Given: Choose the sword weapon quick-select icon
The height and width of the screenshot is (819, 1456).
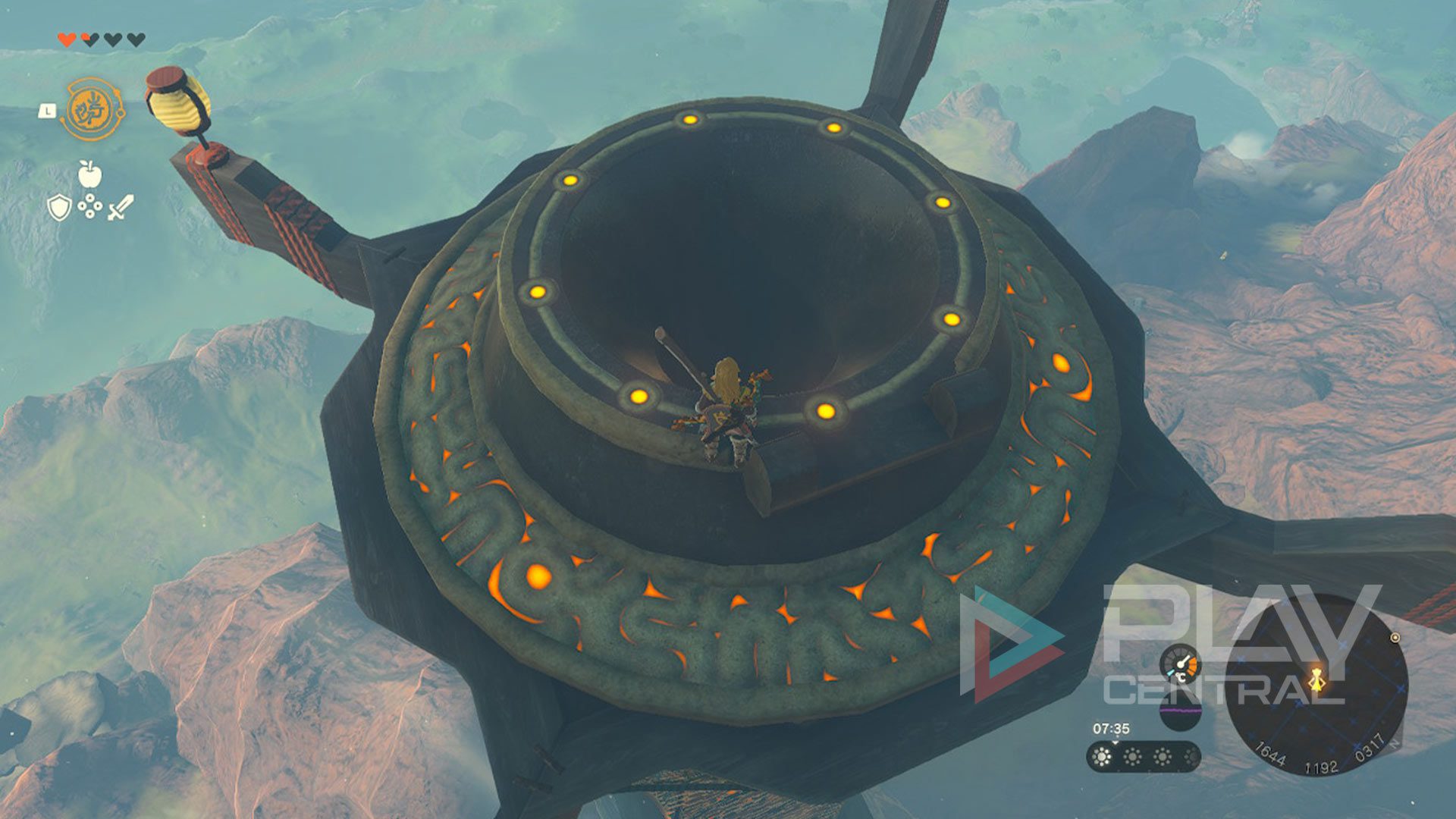Looking at the screenshot, I should tap(121, 207).
